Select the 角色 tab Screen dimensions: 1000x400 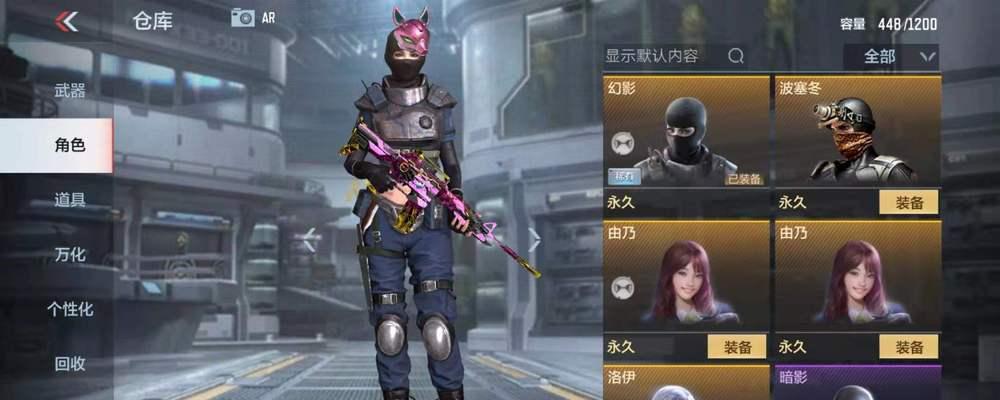click(x=69, y=145)
